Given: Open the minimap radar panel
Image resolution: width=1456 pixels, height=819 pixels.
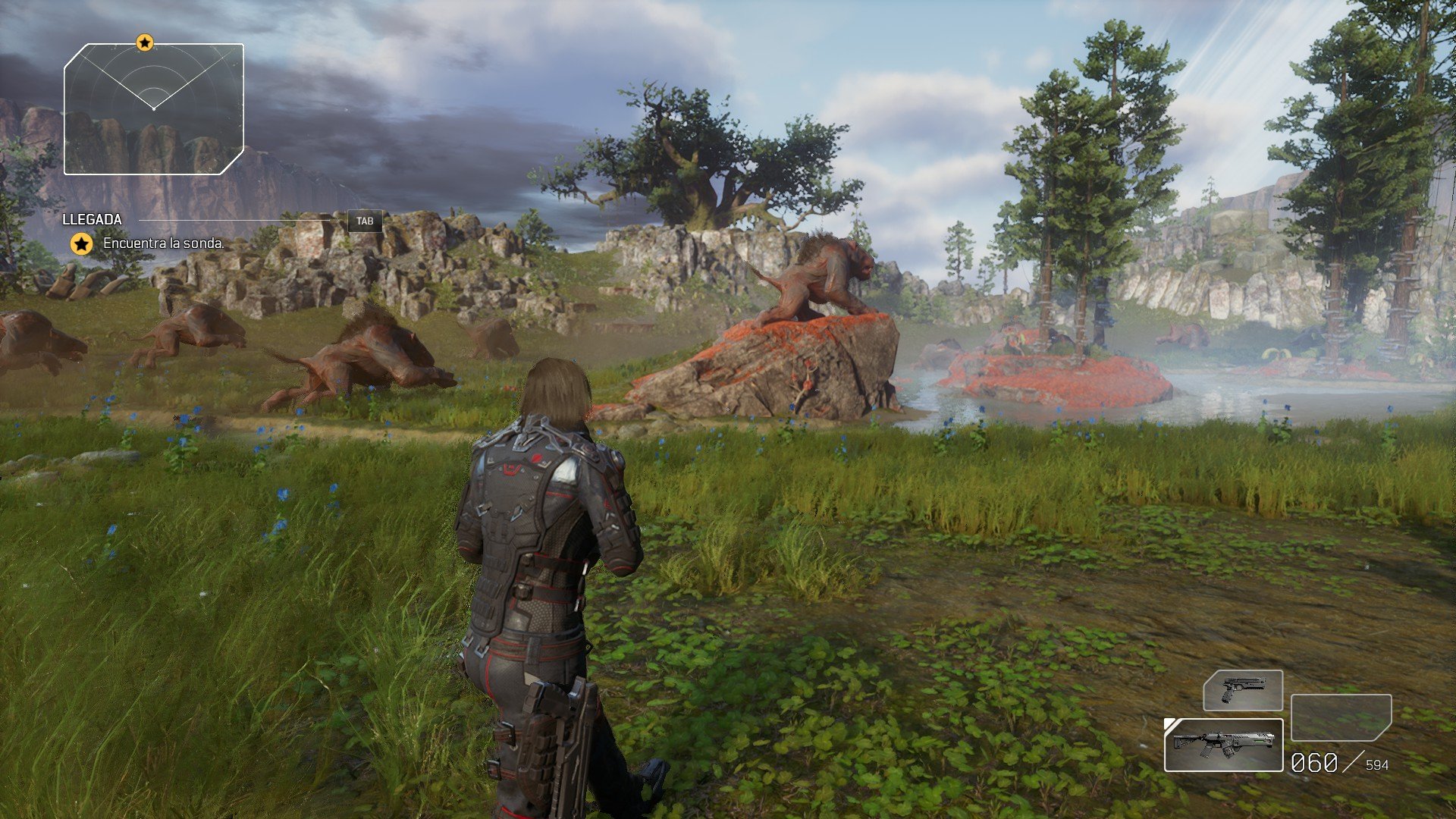Looking at the screenshot, I should tap(154, 109).
